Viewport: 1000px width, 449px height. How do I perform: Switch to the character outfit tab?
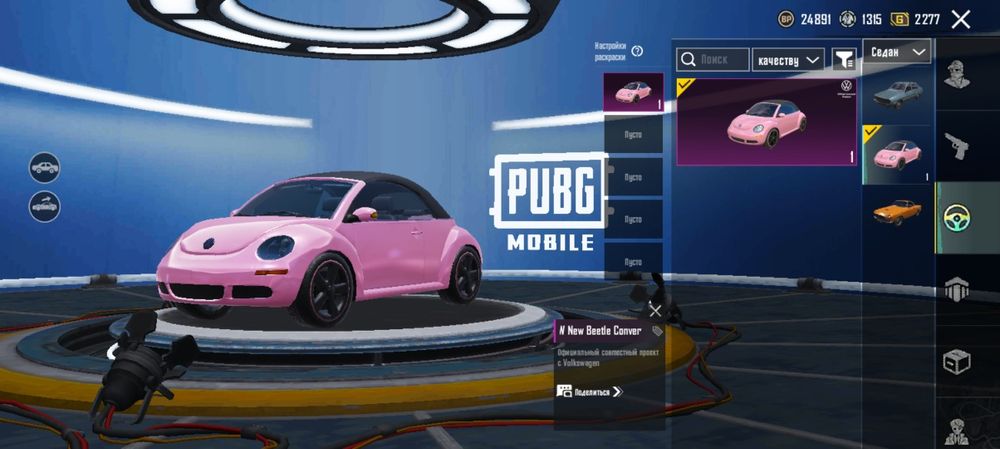959,73
